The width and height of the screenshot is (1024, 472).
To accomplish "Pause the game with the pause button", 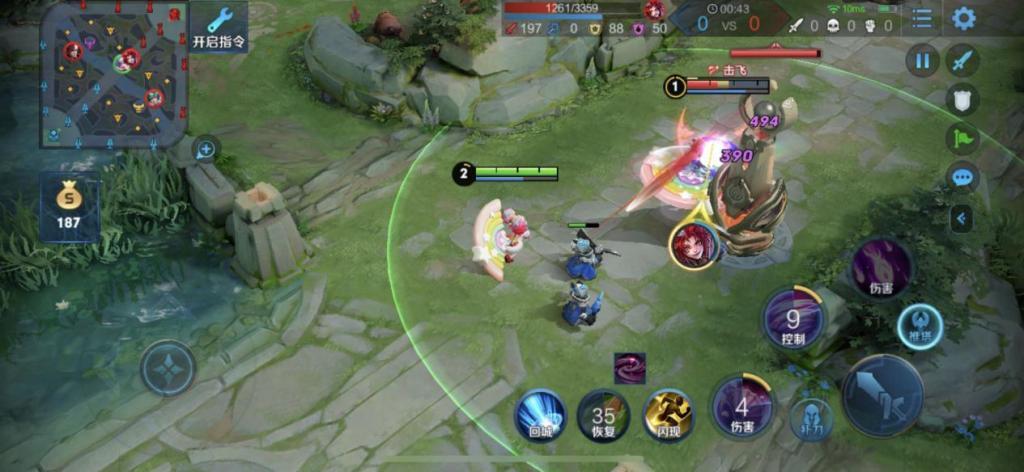I will tap(922, 61).
